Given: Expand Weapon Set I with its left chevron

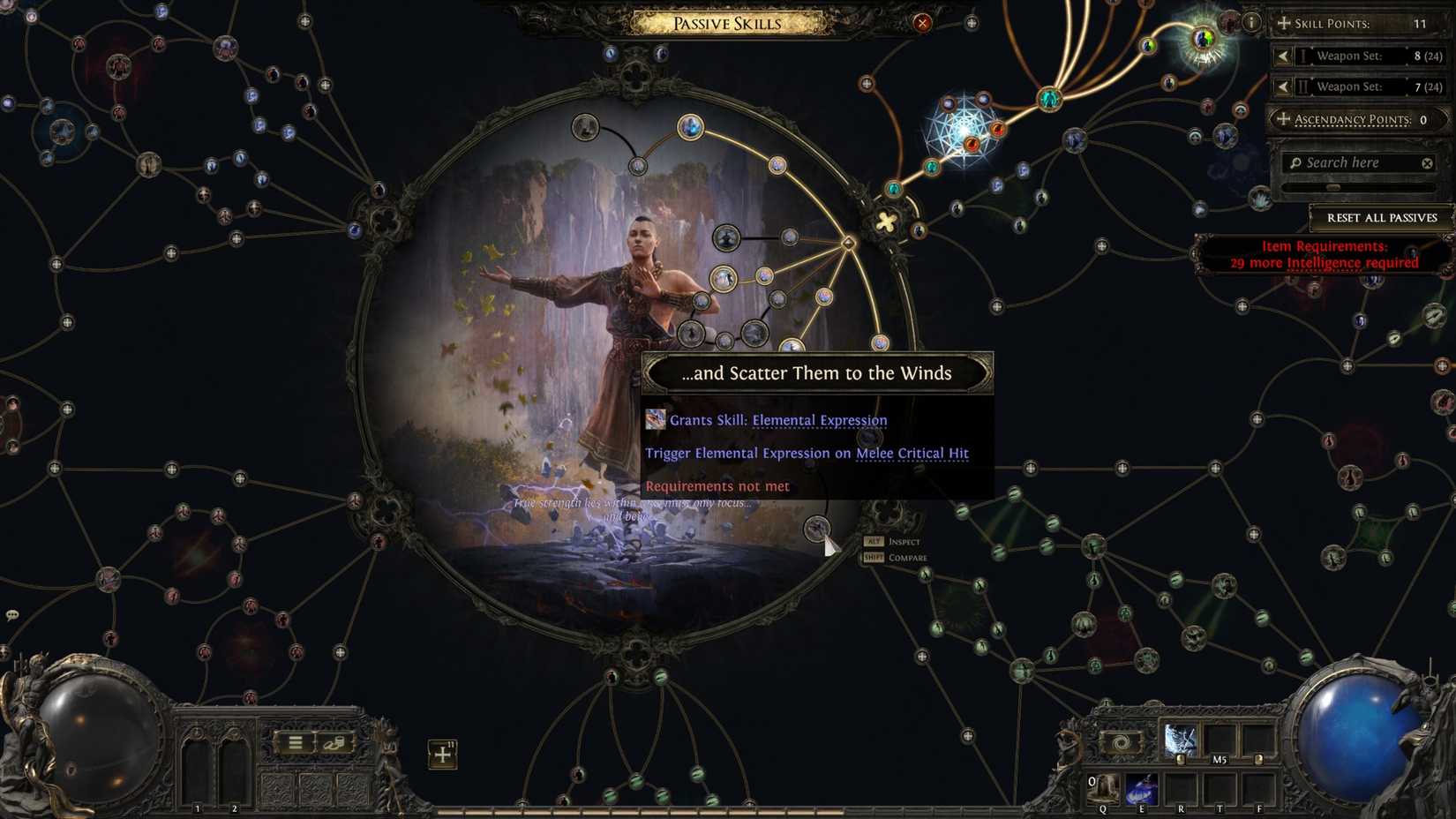Looking at the screenshot, I should [x=1283, y=56].
